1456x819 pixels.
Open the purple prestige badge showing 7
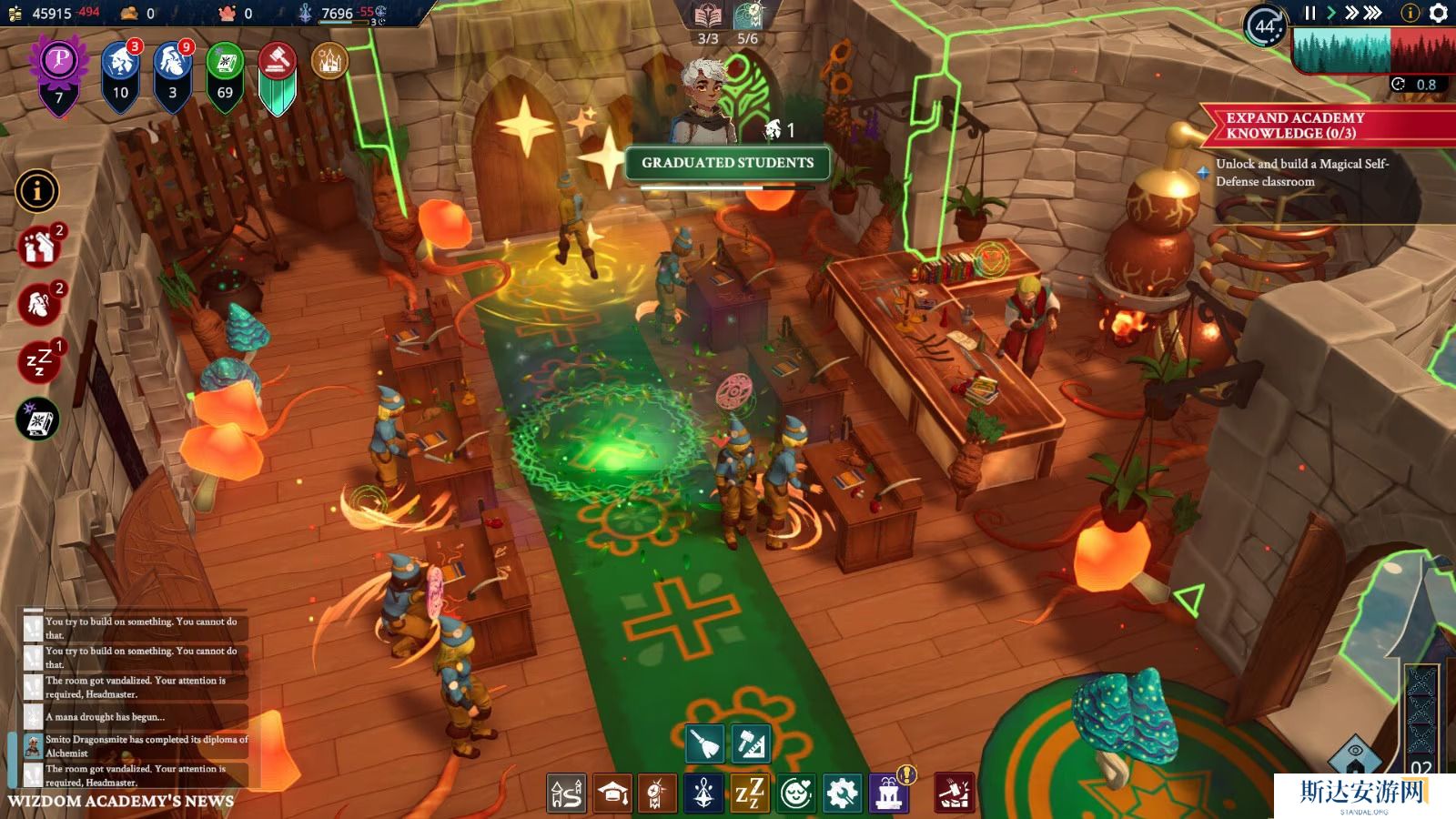(x=59, y=75)
